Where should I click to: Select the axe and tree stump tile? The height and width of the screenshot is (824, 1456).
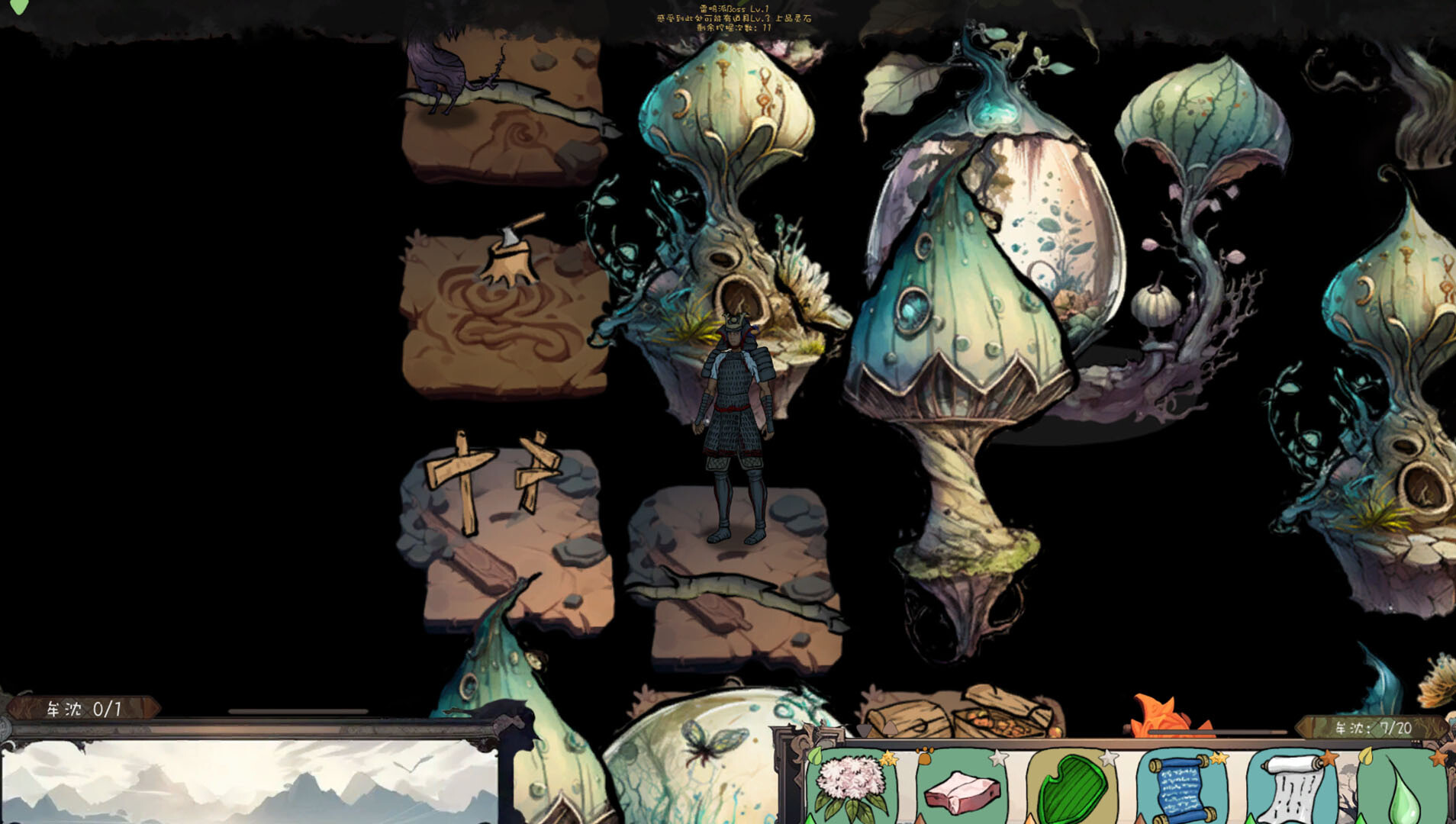[x=504, y=313]
